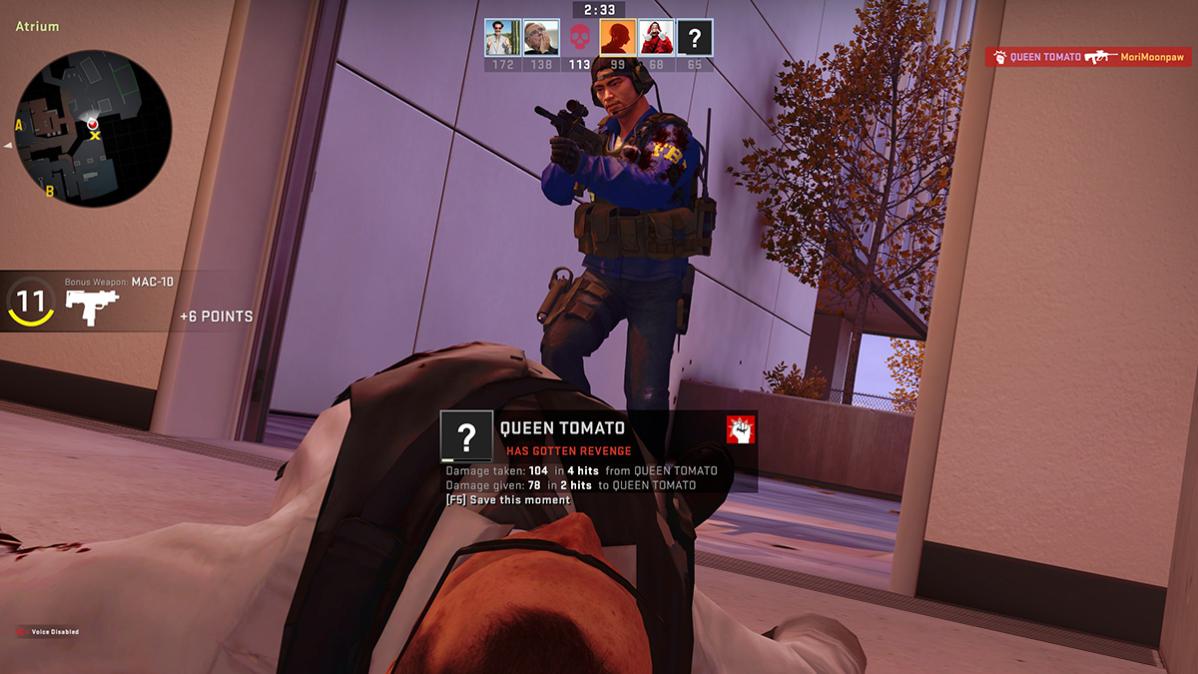Select the top-scoring player avatar with 172 points
The image size is (1198, 674).
tap(502, 37)
